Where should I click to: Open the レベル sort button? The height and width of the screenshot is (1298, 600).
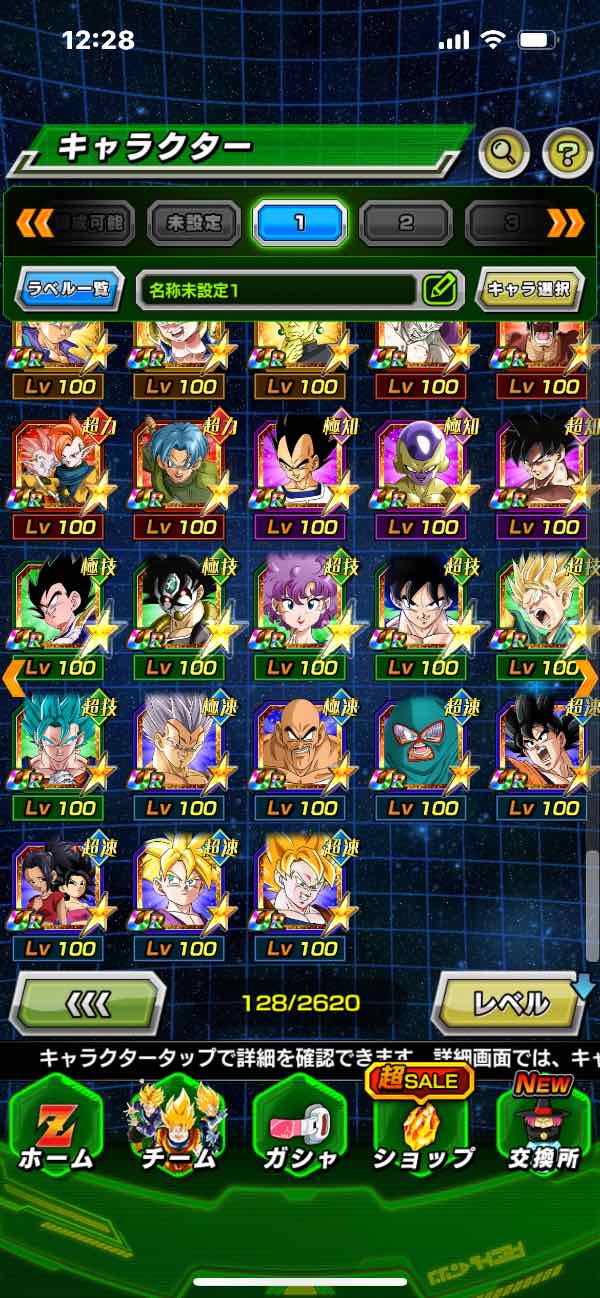point(510,1001)
